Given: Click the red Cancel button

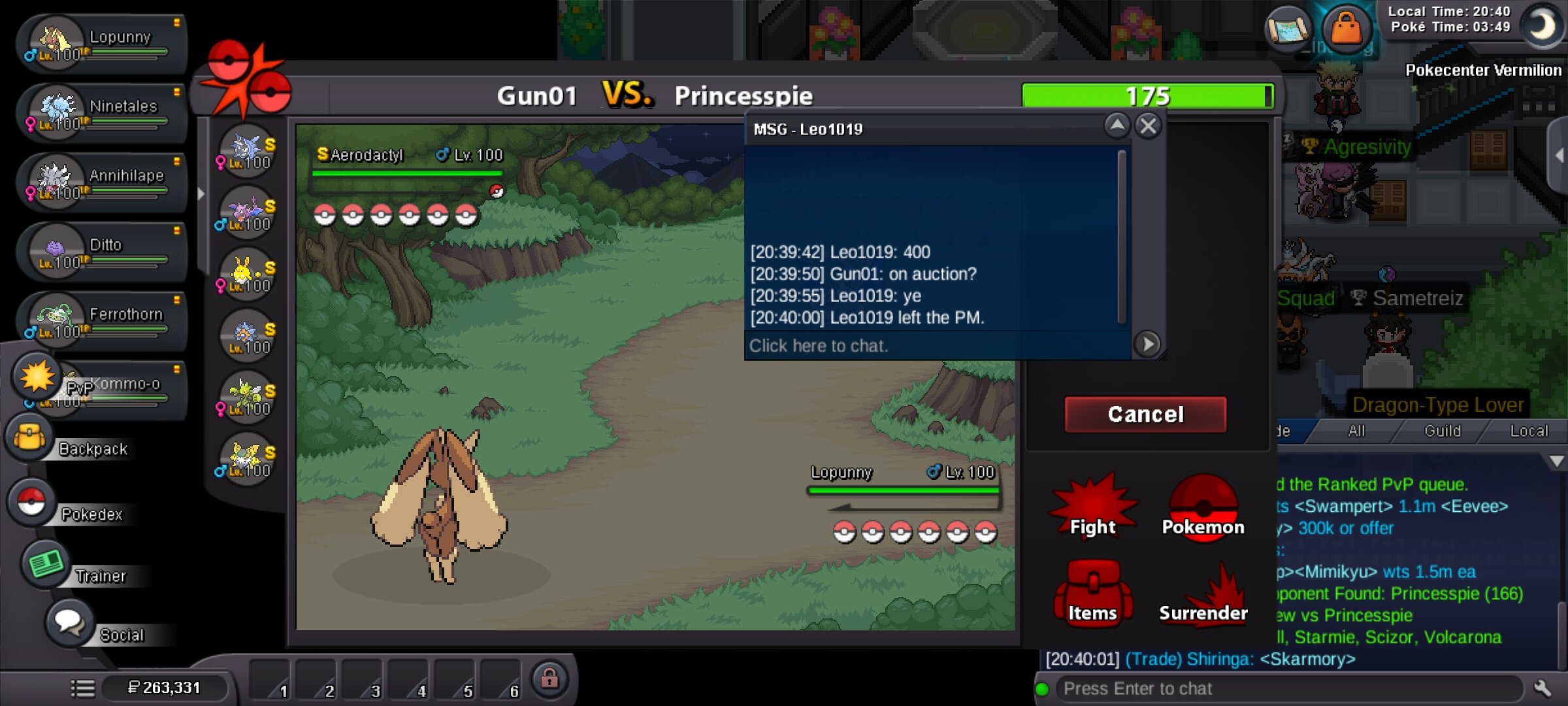Looking at the screenshot, I should 1145,414.
